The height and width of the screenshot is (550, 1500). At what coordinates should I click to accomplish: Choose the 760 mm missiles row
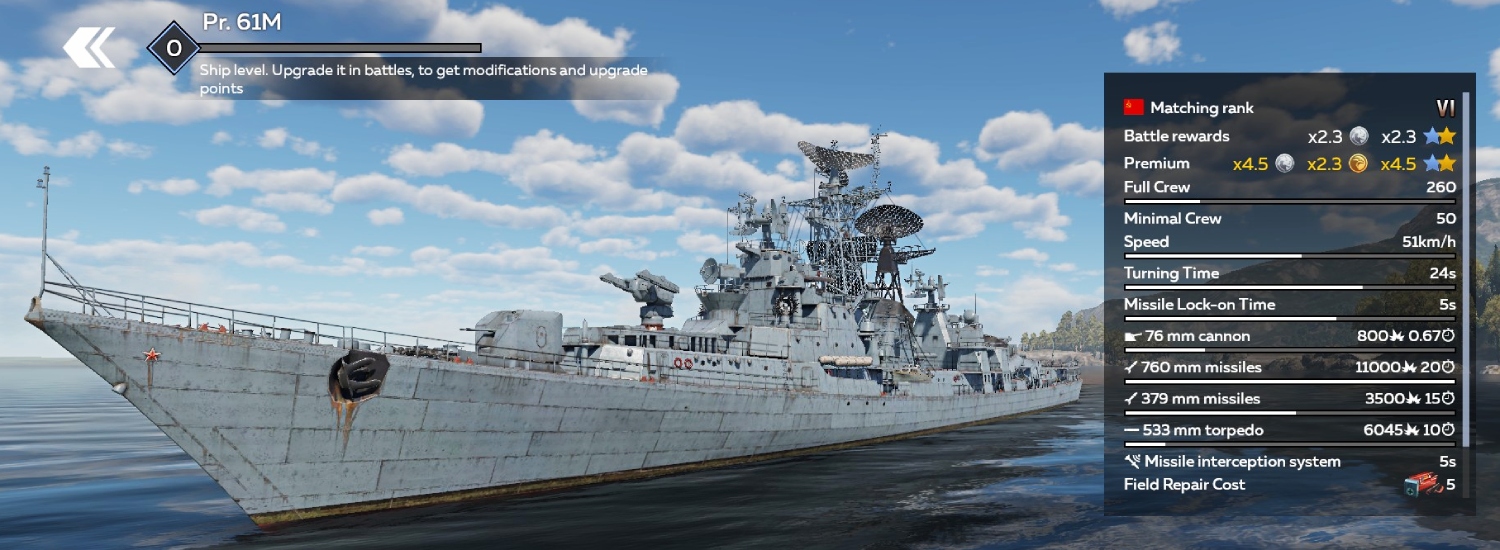tap(1288, 367)
